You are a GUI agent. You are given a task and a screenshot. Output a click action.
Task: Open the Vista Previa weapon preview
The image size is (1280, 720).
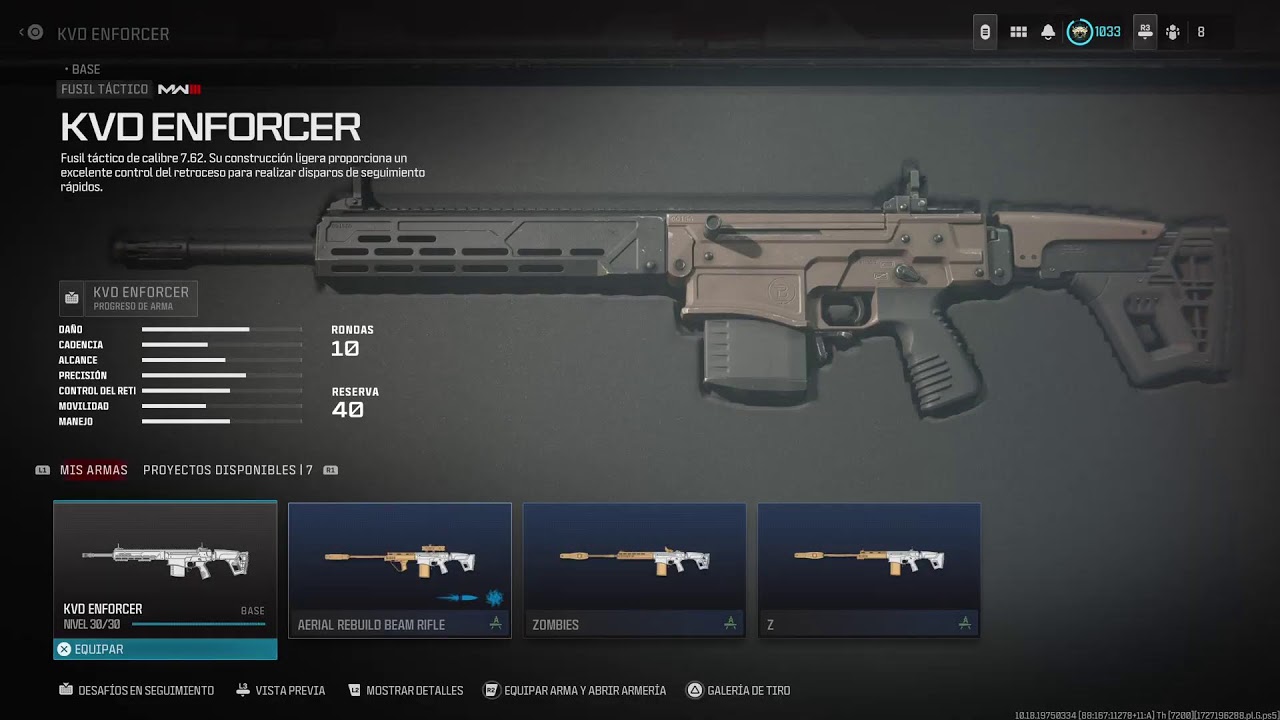(x=281, y=690)
